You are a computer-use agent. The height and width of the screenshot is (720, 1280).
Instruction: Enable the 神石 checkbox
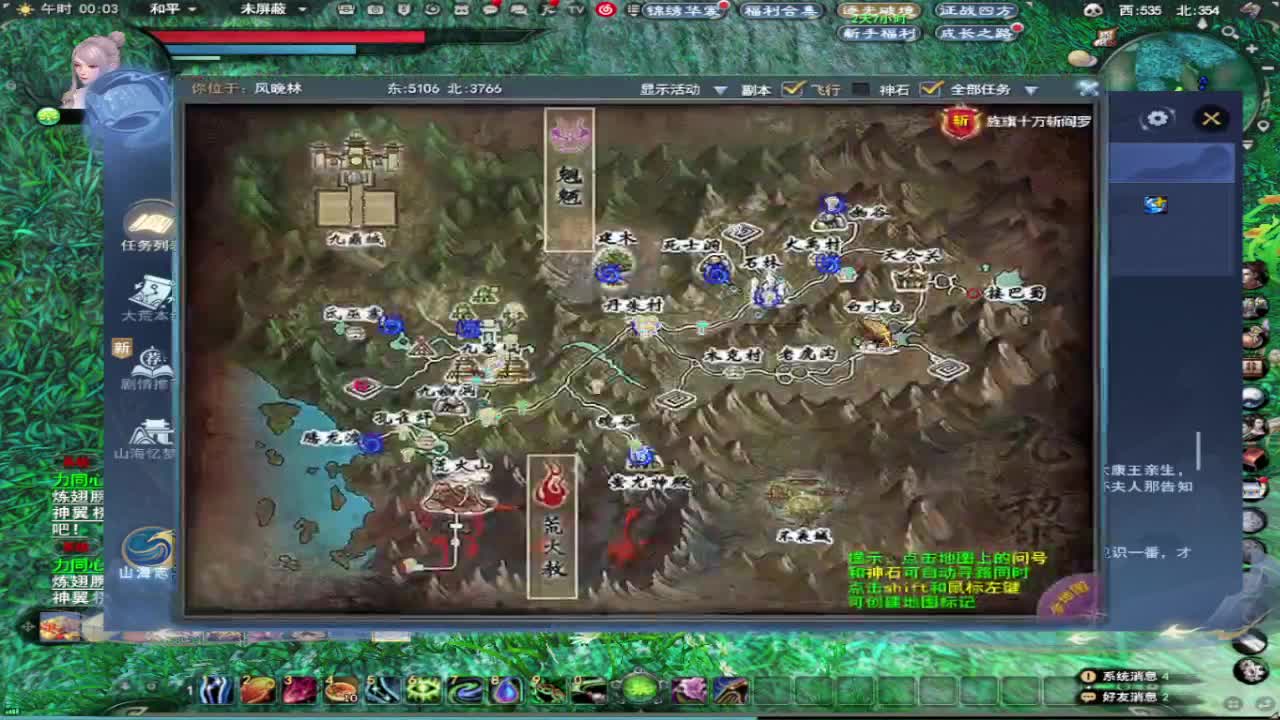[x=929, y=90]
